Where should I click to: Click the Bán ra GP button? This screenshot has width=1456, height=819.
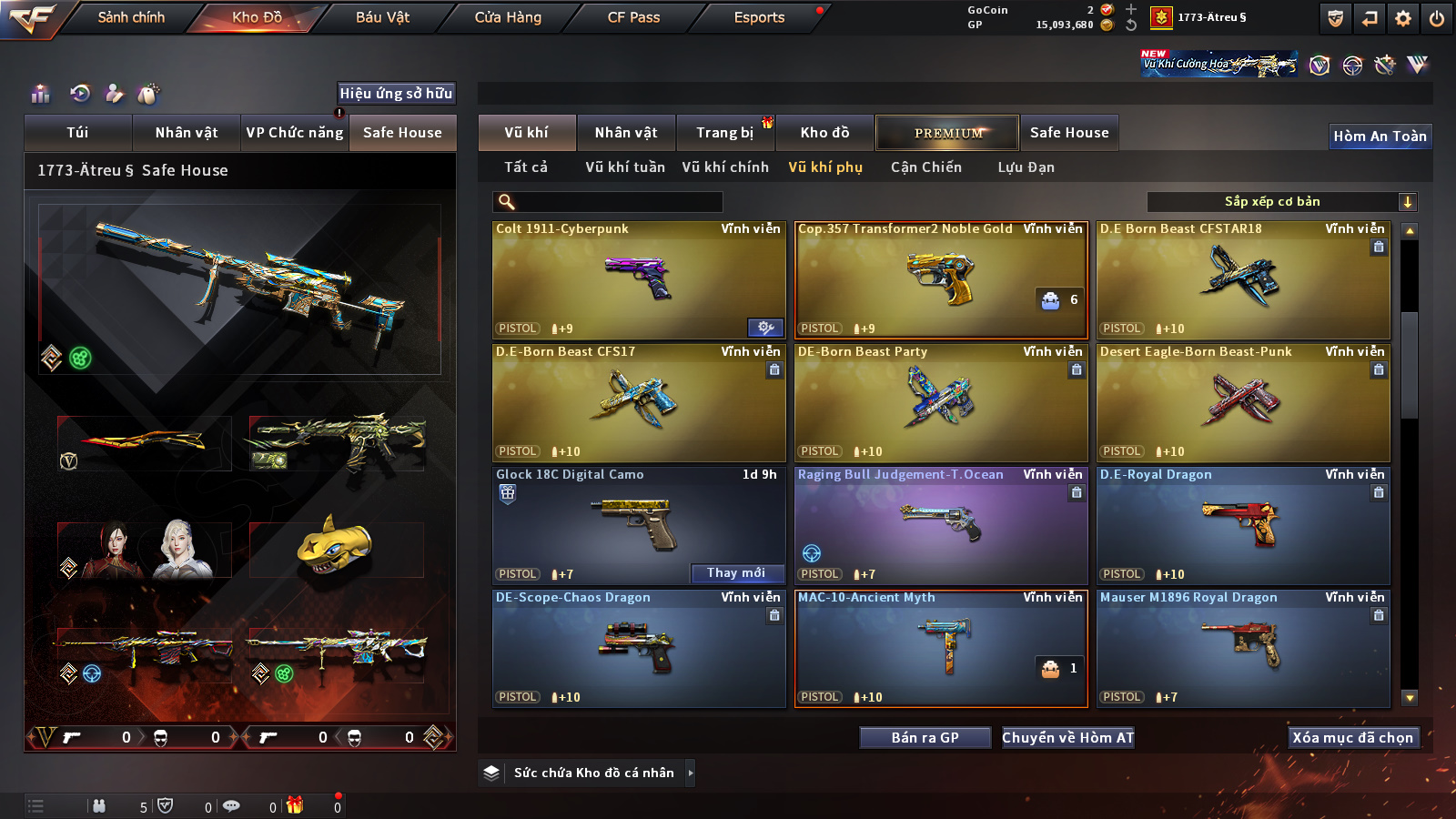[925, 738]
